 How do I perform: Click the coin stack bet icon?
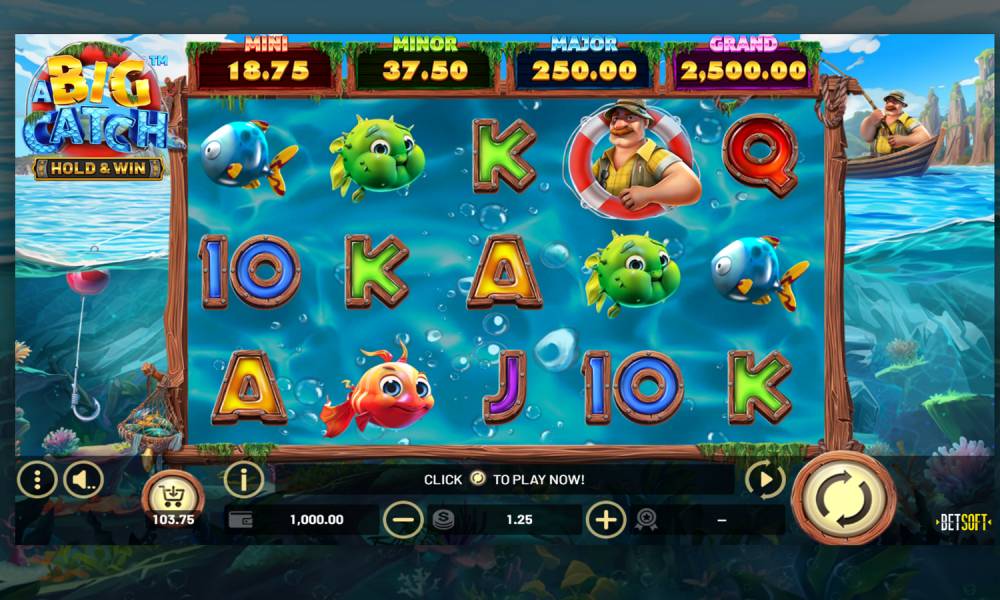[442, 519]
